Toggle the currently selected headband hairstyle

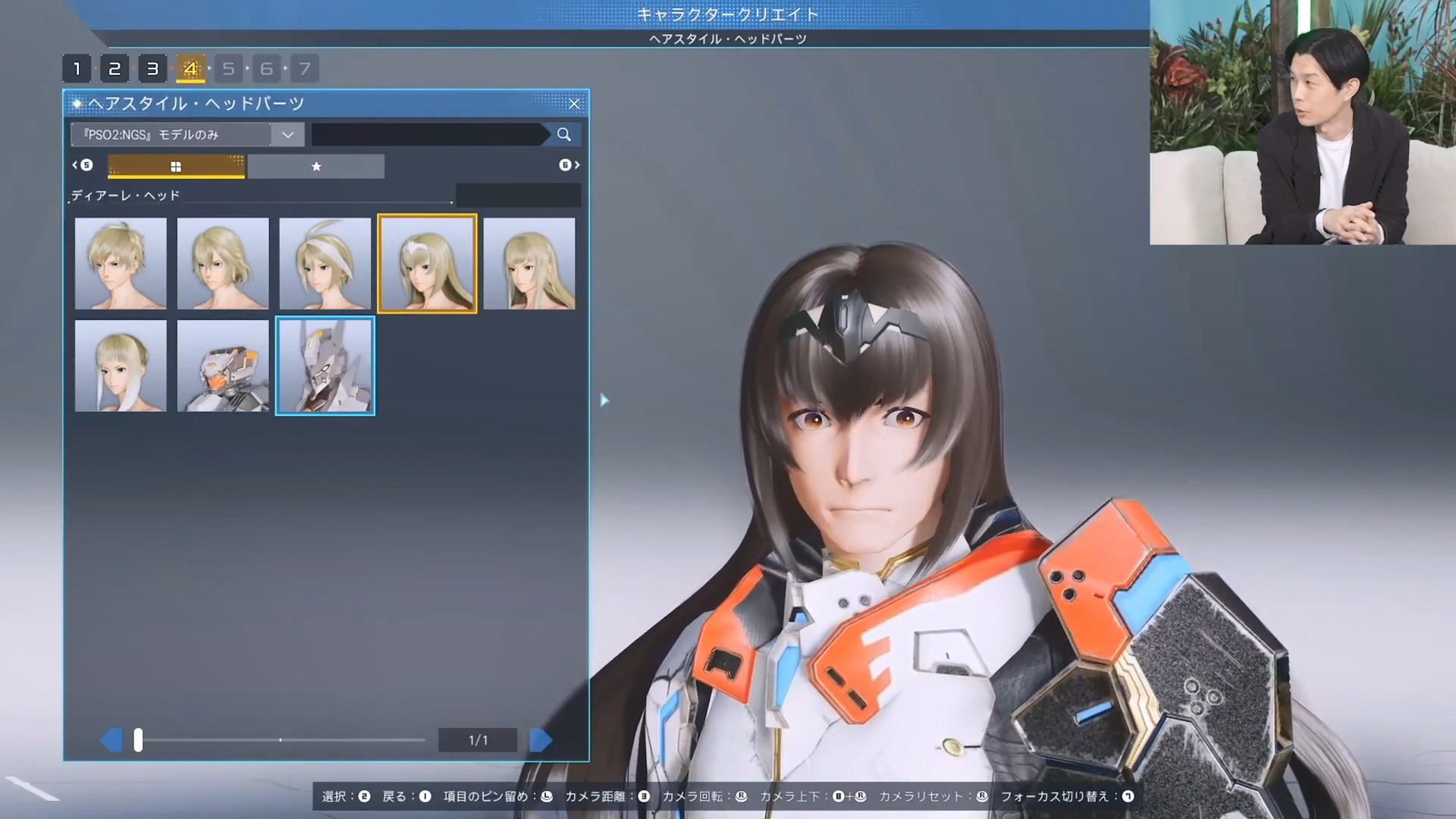(427, 263)
